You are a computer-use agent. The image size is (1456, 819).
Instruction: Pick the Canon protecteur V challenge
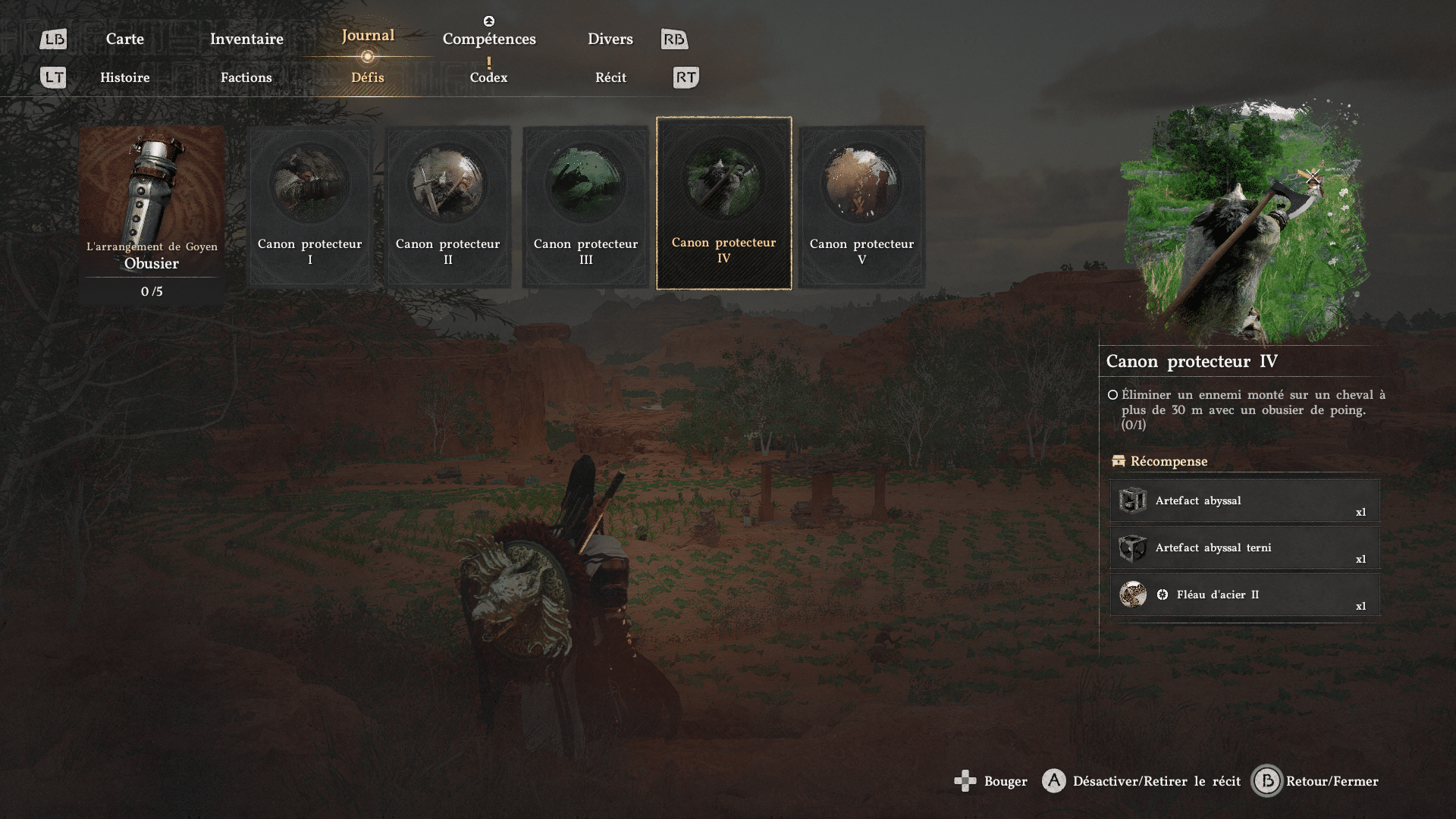pyautogui.click(x=861, y=206)
